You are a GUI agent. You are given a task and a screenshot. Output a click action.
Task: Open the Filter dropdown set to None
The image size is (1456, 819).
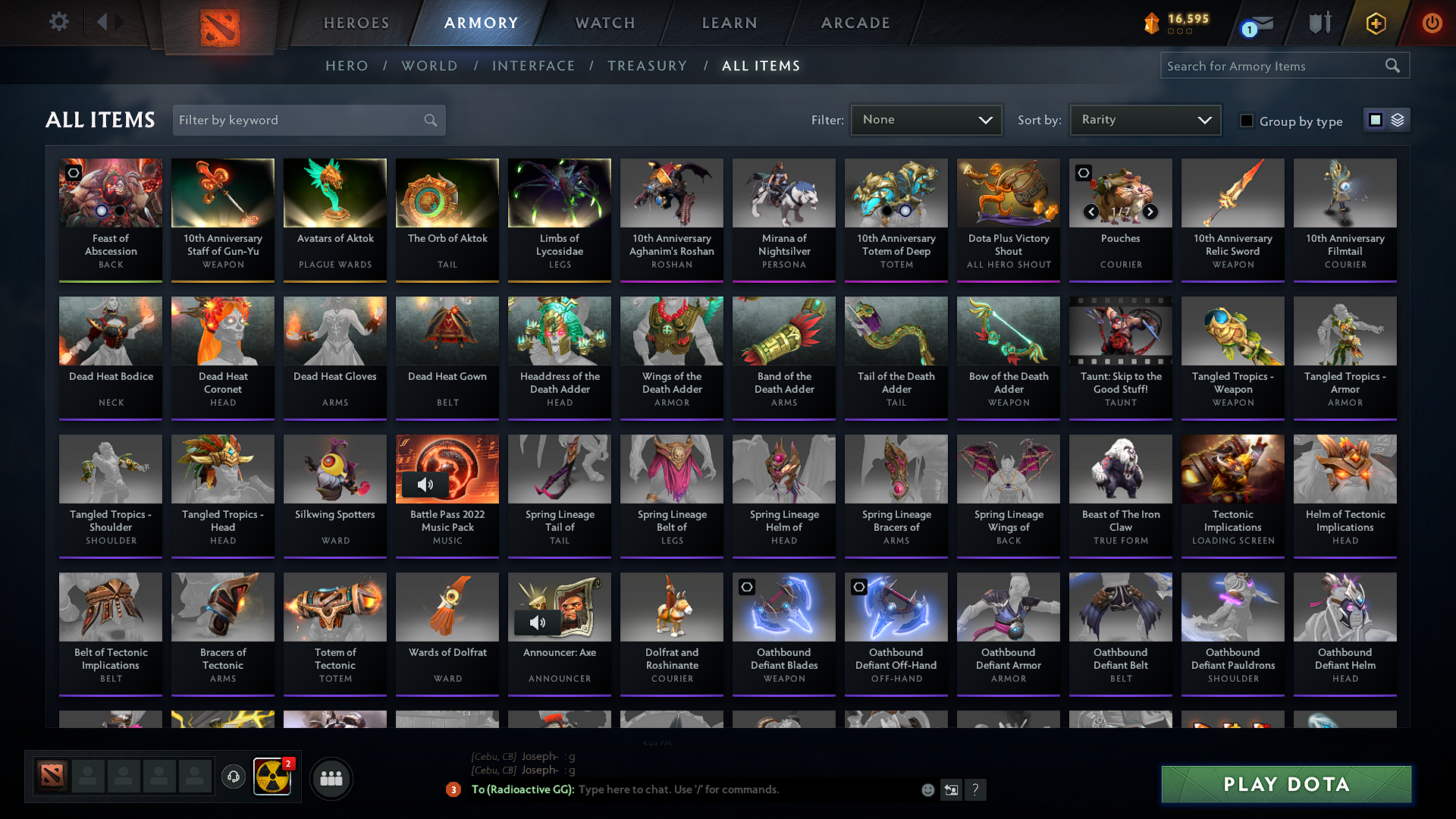click(x=926, y=119)
